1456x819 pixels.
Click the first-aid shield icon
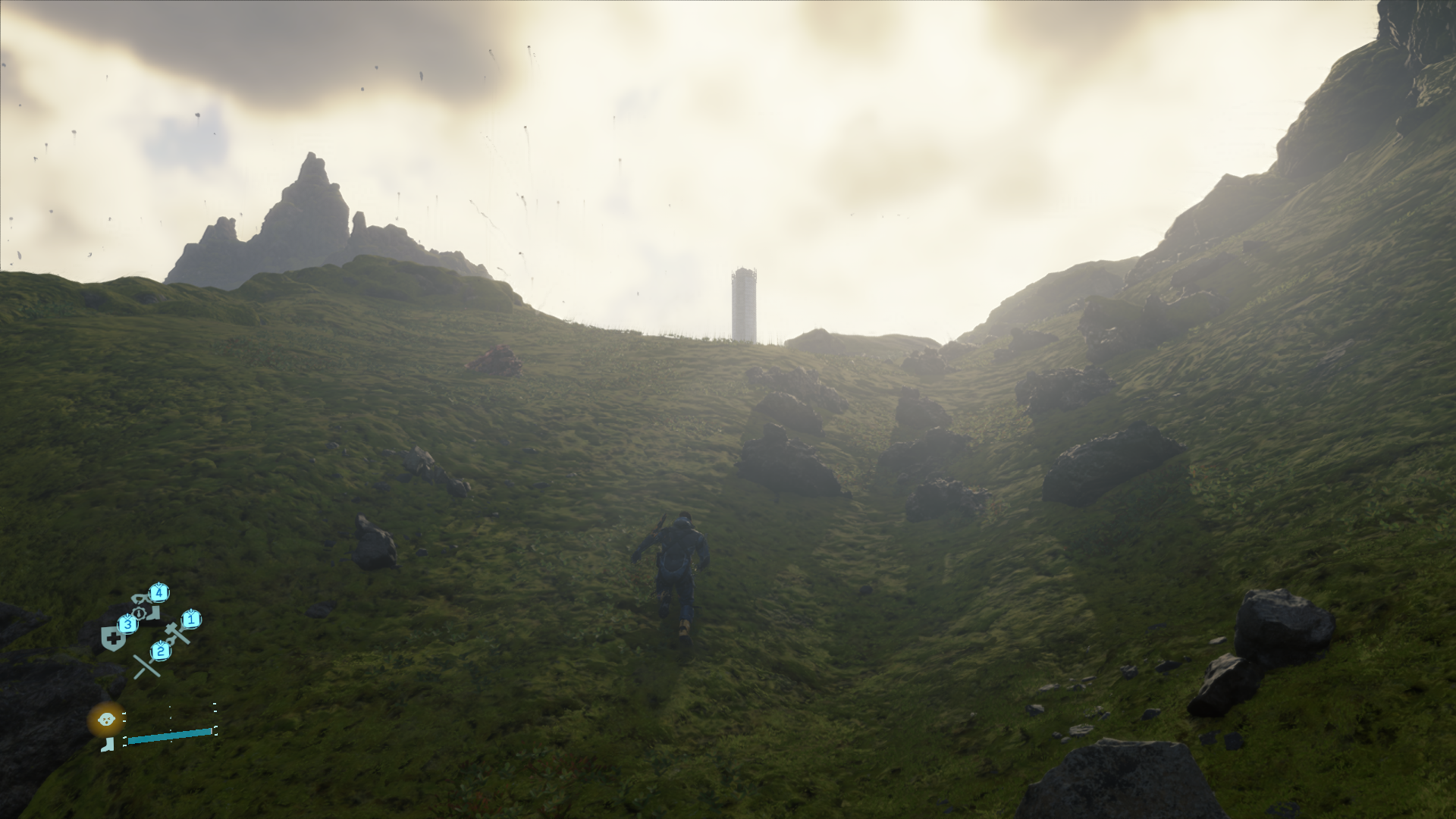pyautogui.click(x=113, y=636)
